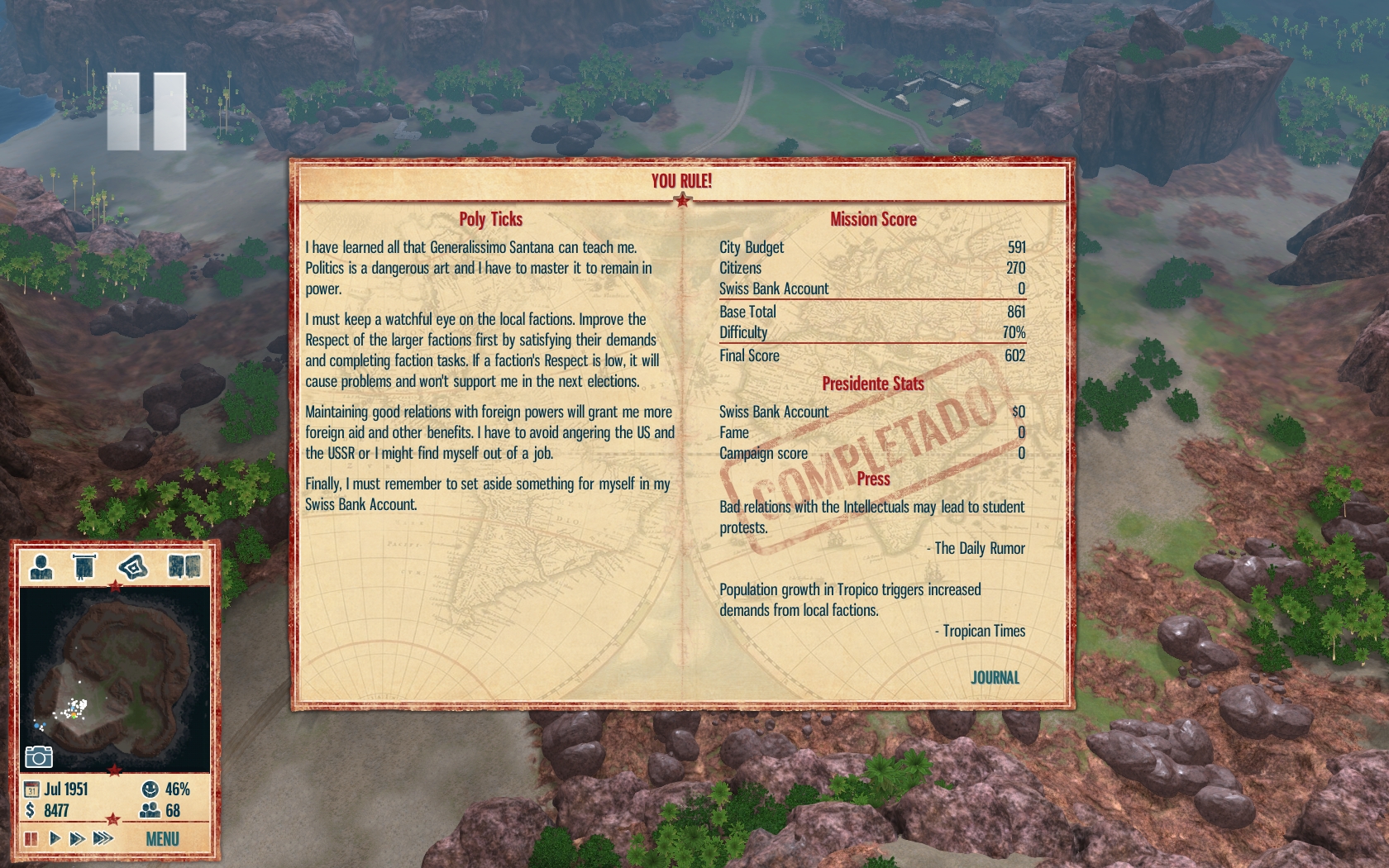Viewport: 1389px width, 868px height.
Task: Click the camera icon on the minimap
Action: (x=39, y=756)
